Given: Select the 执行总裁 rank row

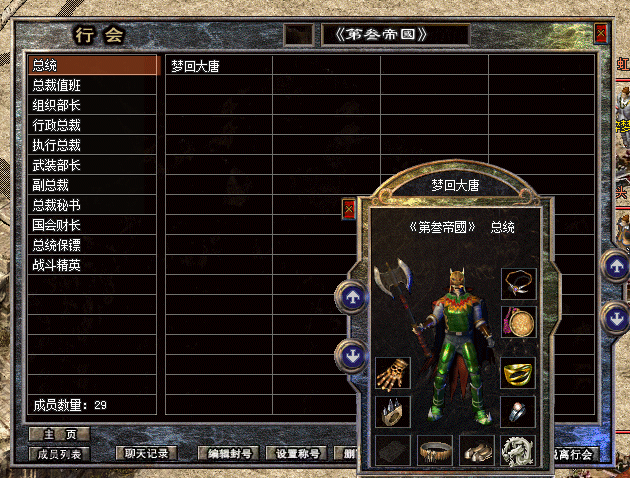Looking at the screenshot, I should pyautogui.click(x=92, y=146).
